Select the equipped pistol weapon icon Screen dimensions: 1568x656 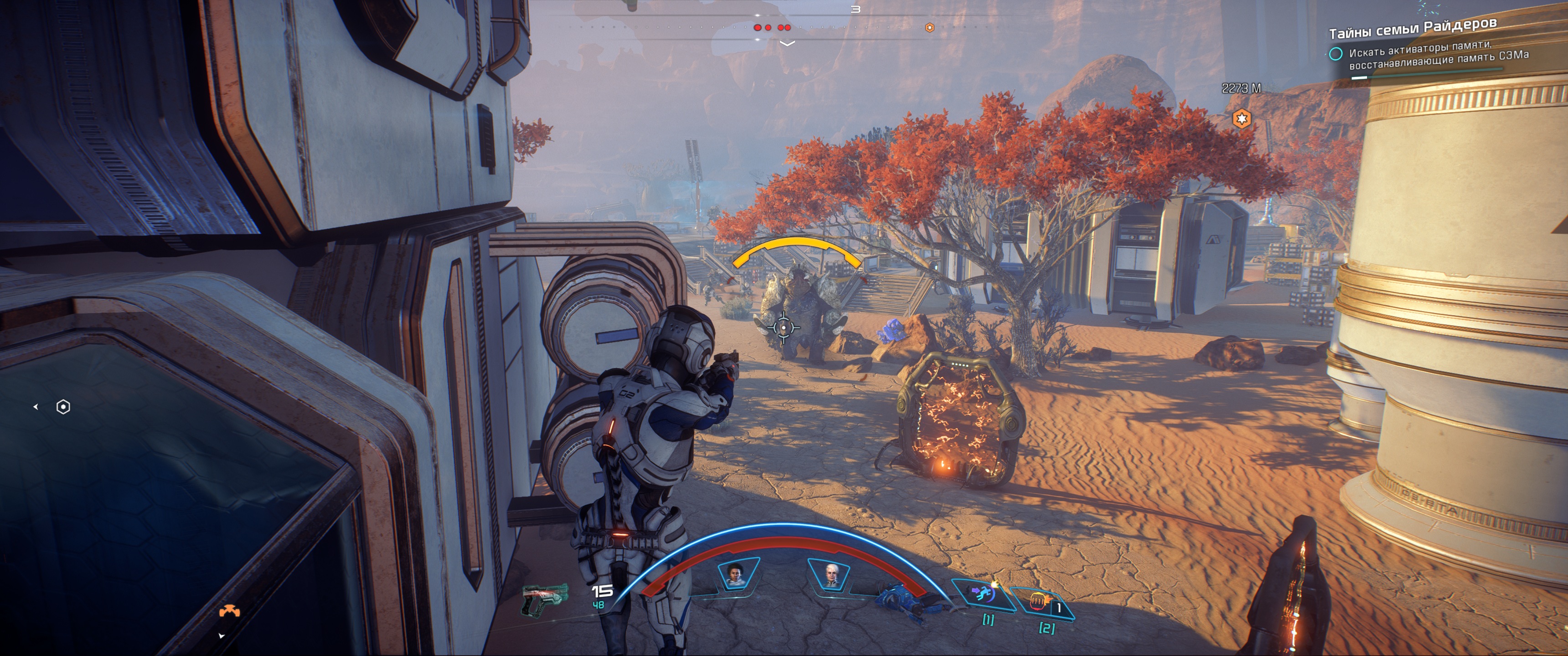click(x=544, y=599)
